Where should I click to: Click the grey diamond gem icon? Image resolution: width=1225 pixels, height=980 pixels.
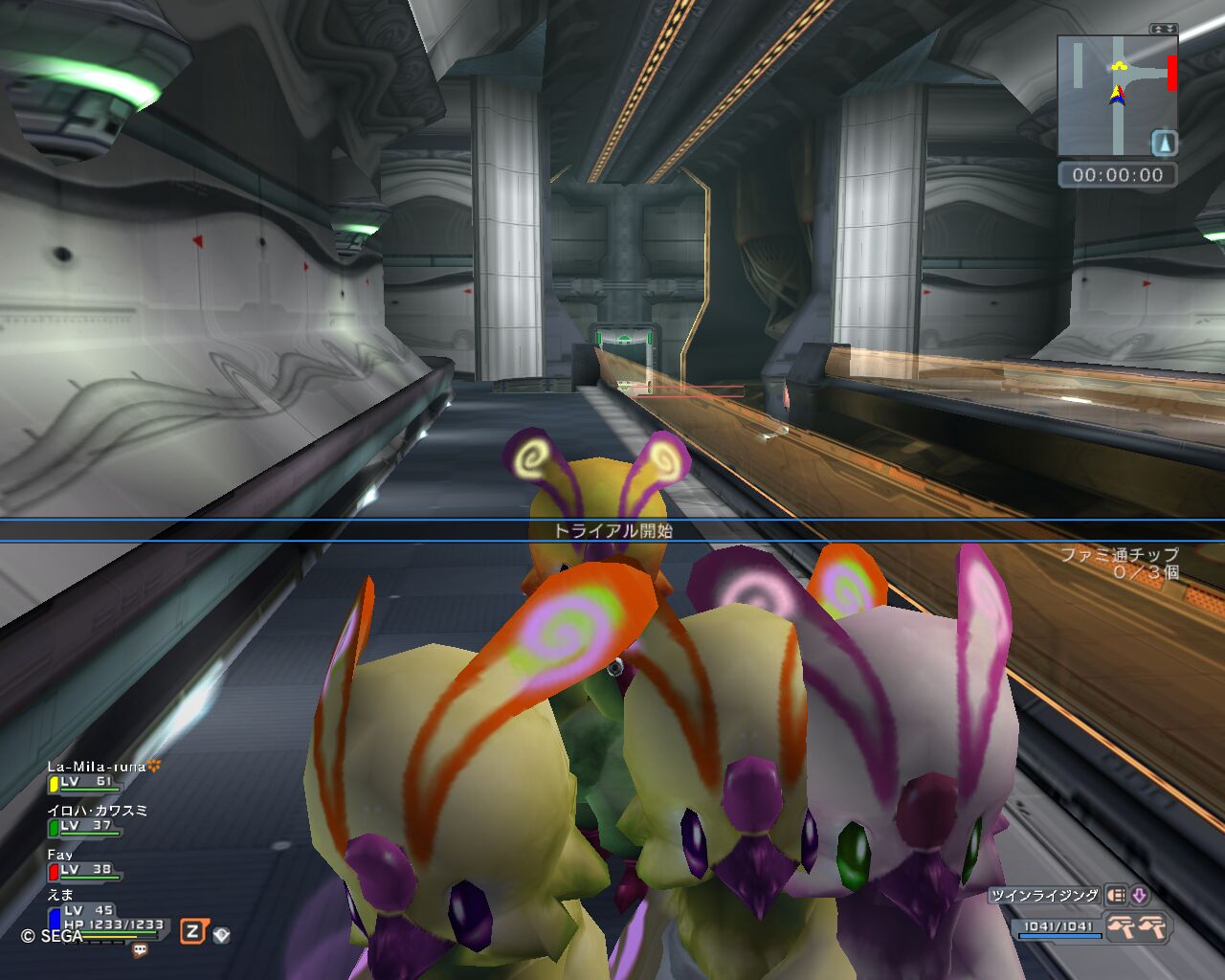pos(221,934)
